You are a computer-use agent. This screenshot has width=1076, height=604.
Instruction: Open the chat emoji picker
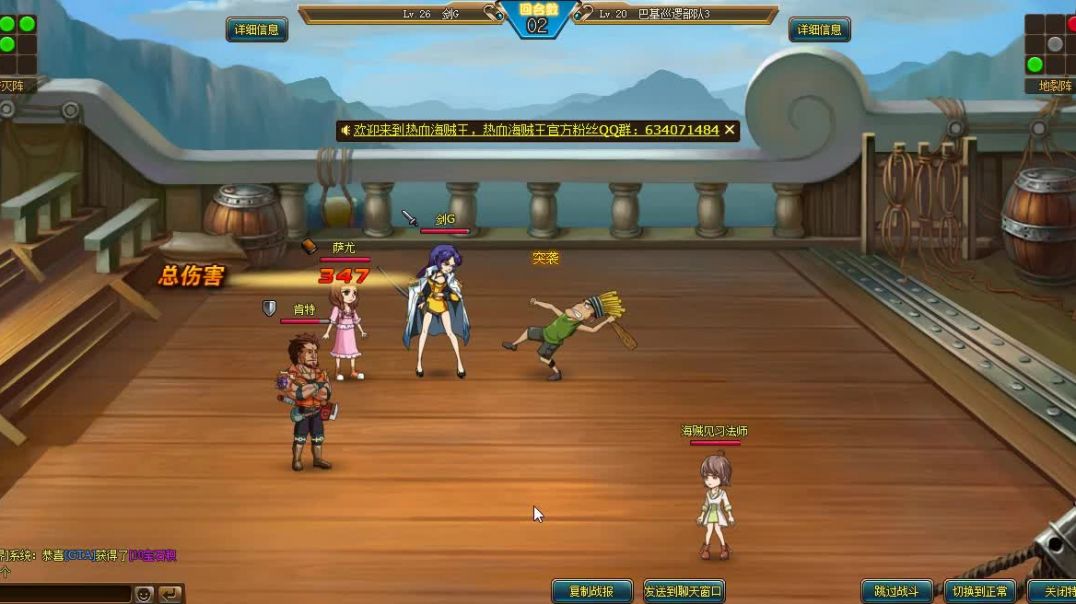[144, 594]
